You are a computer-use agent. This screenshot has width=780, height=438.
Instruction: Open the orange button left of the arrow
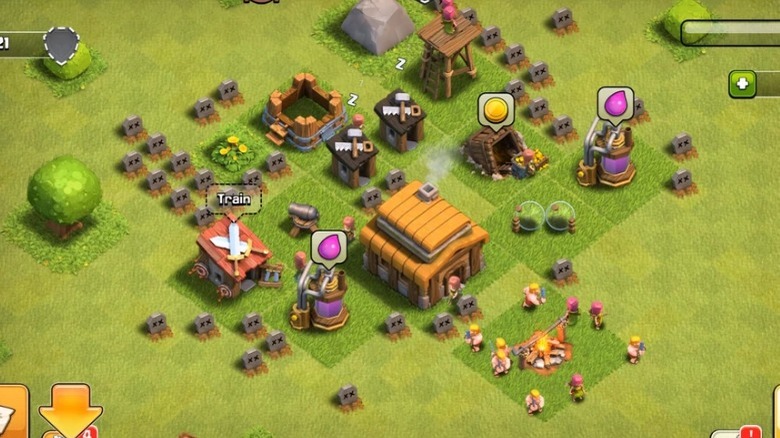pyautogui.click(x=12, y=412)
